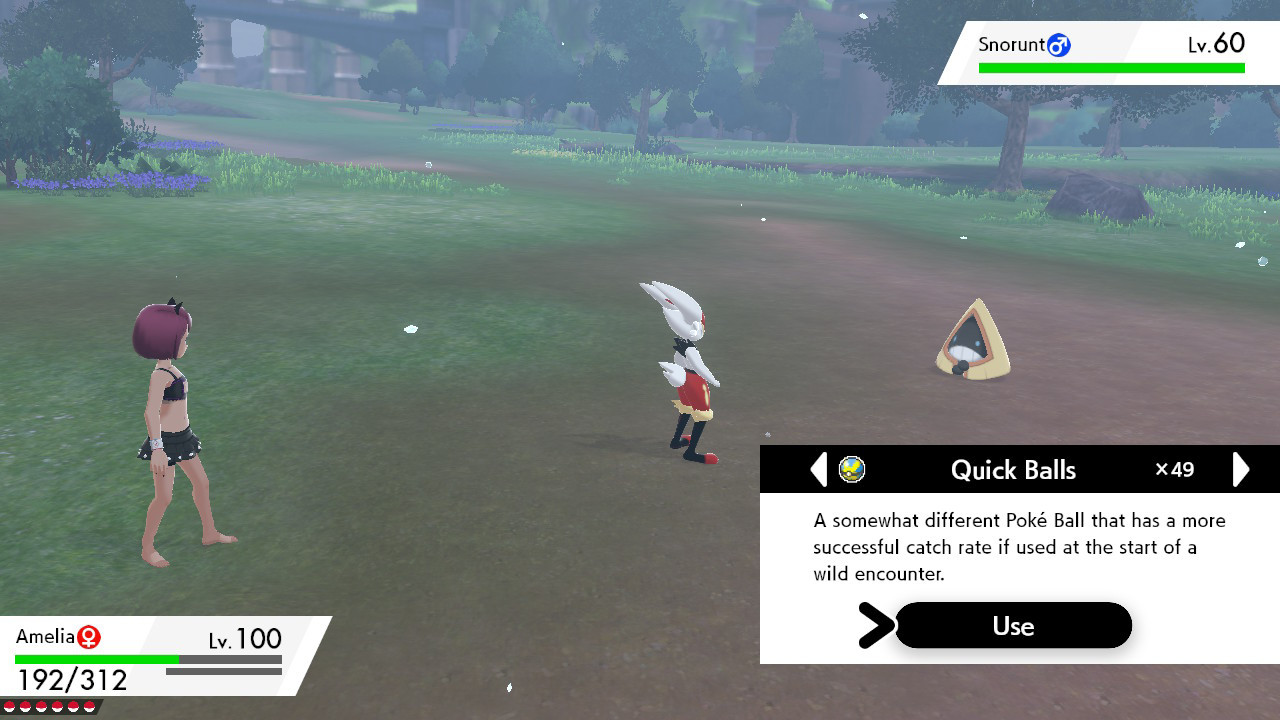Cycle to the next item with the right arrow
This screenshot has height=720, width=1280.
(1241, 469)
